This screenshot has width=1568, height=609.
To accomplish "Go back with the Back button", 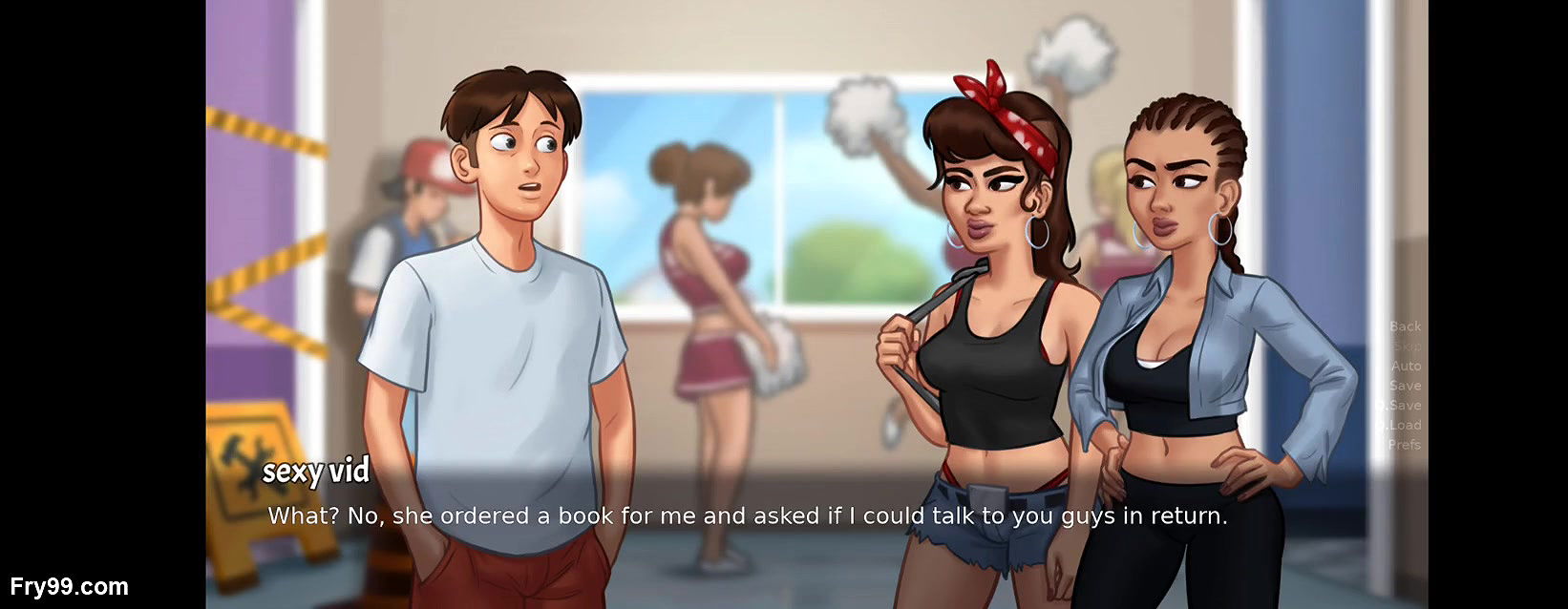I will point(1405,326).
